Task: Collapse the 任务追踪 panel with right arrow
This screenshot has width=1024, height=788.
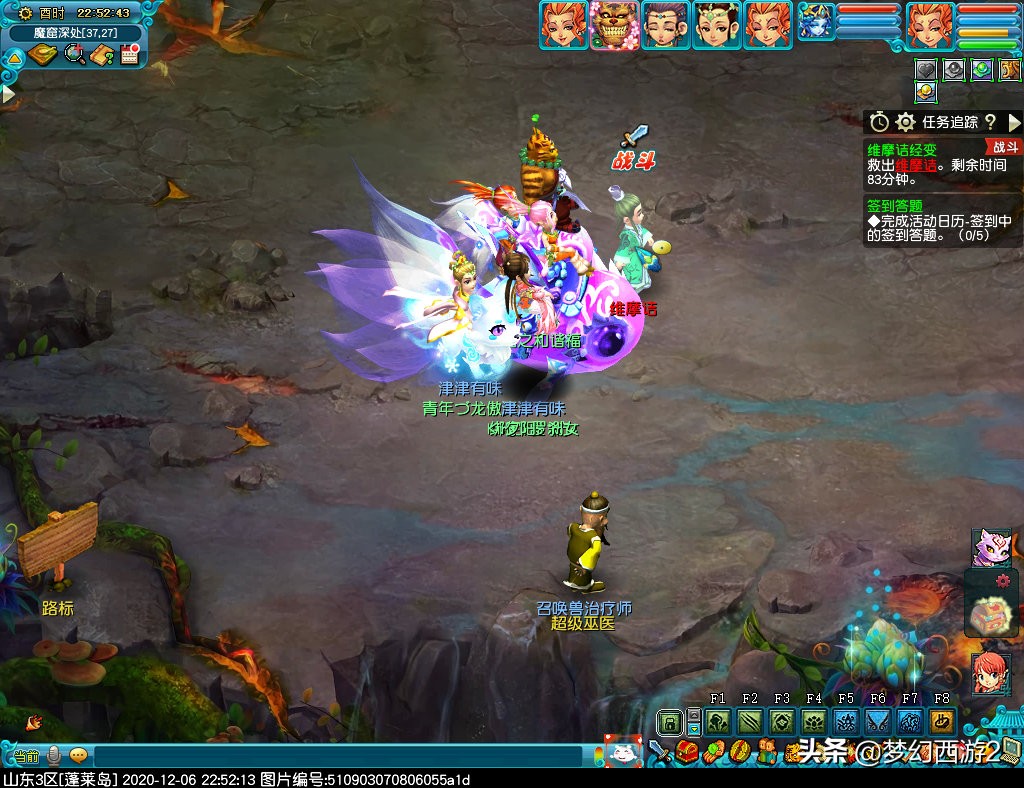Action: pyautogui.click(x=1014, y=122)
